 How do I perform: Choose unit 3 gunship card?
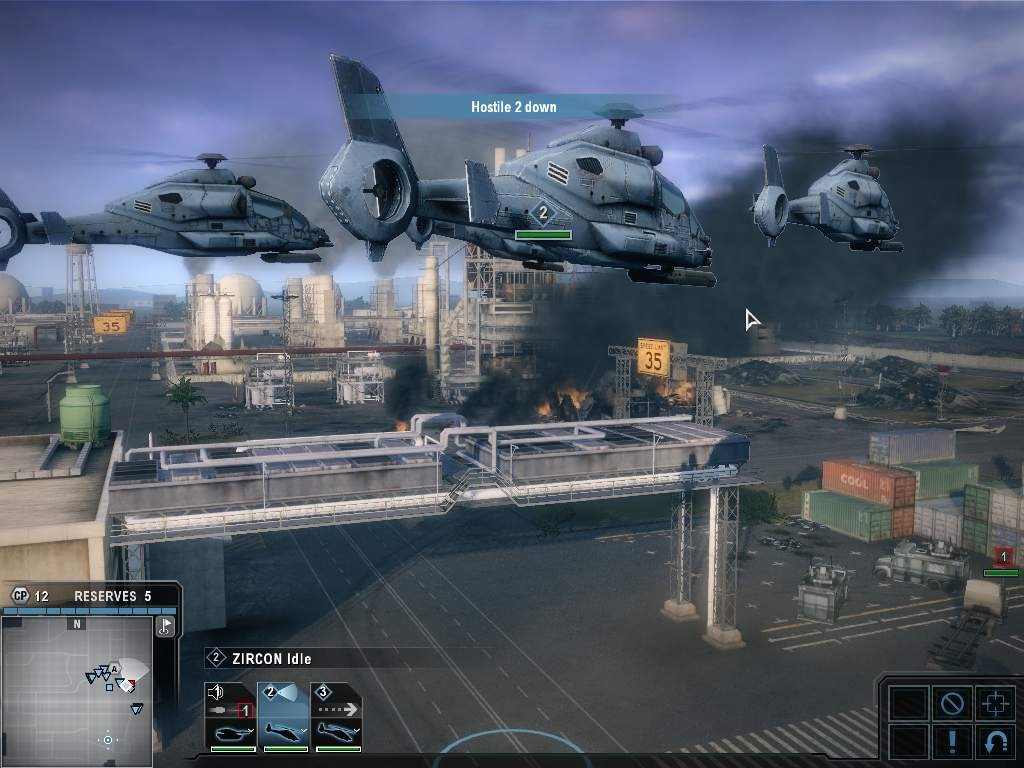336,717
